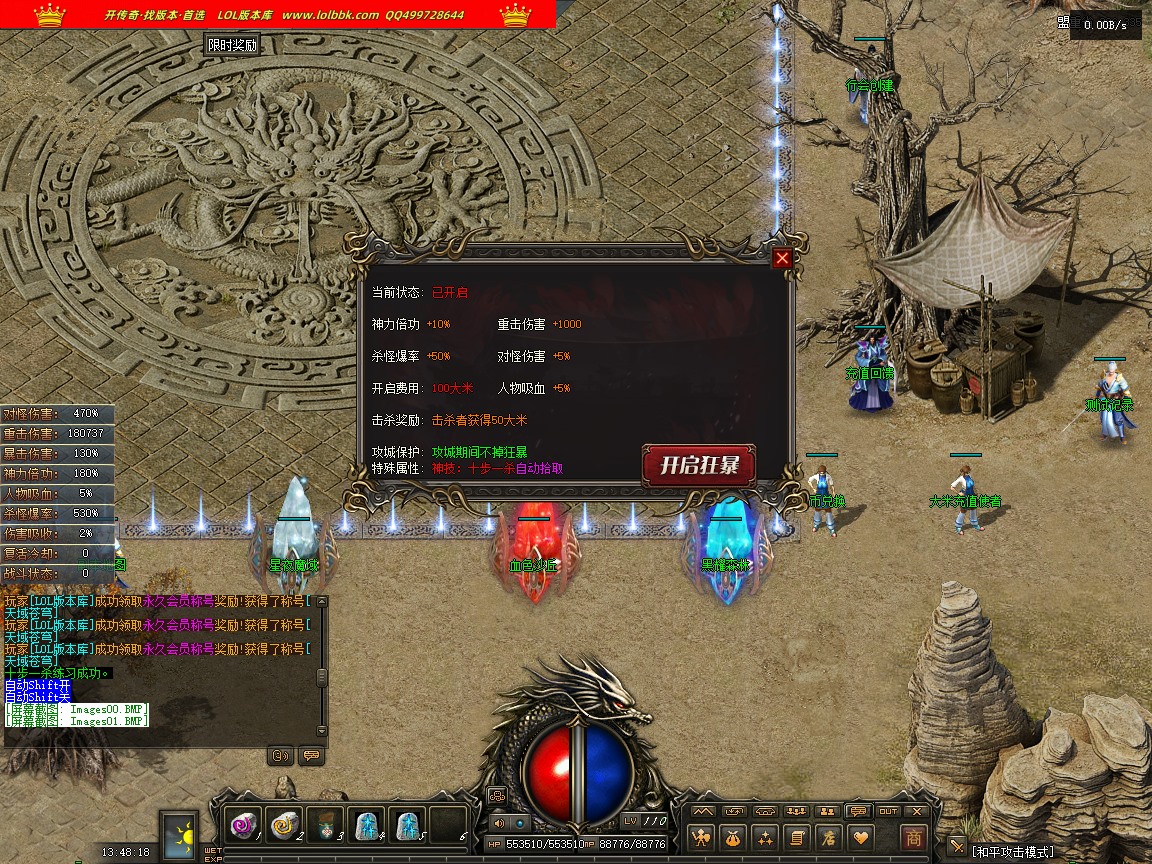Toggle the sound speaker icon
This screenshot has width=1152, height=864.
498,822
